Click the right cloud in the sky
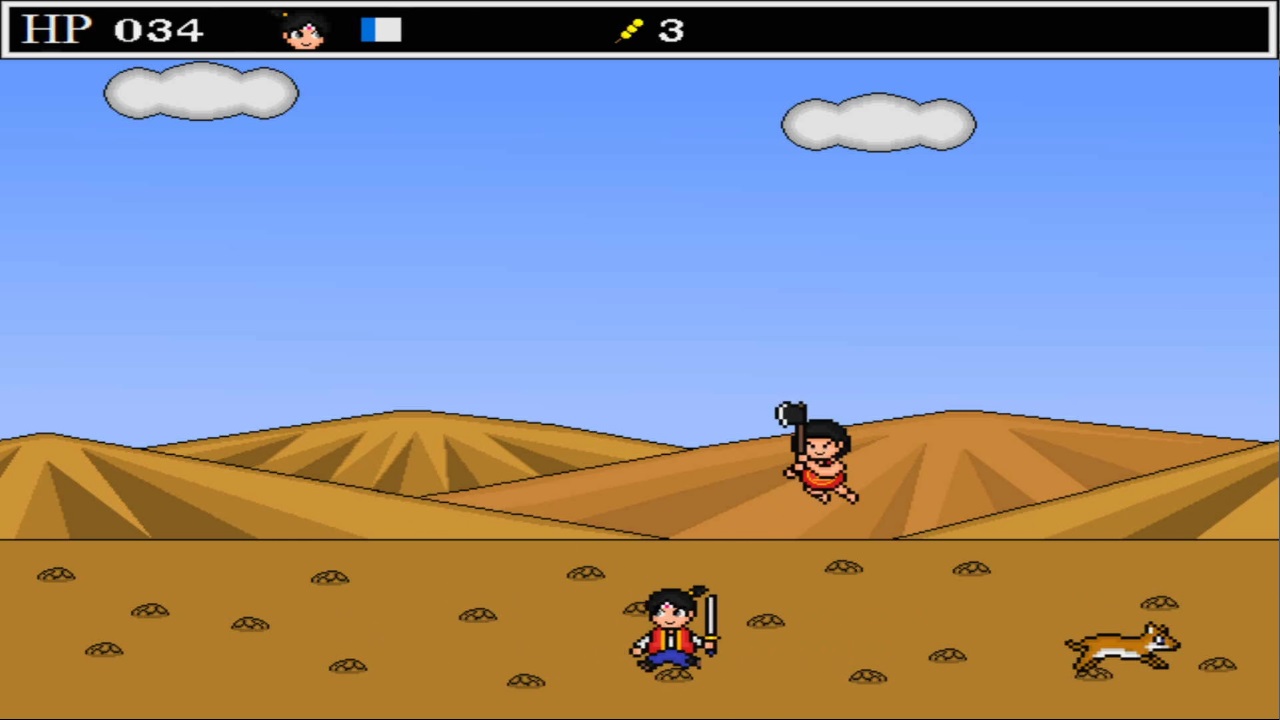The image size is (1280, 720). 878,122
